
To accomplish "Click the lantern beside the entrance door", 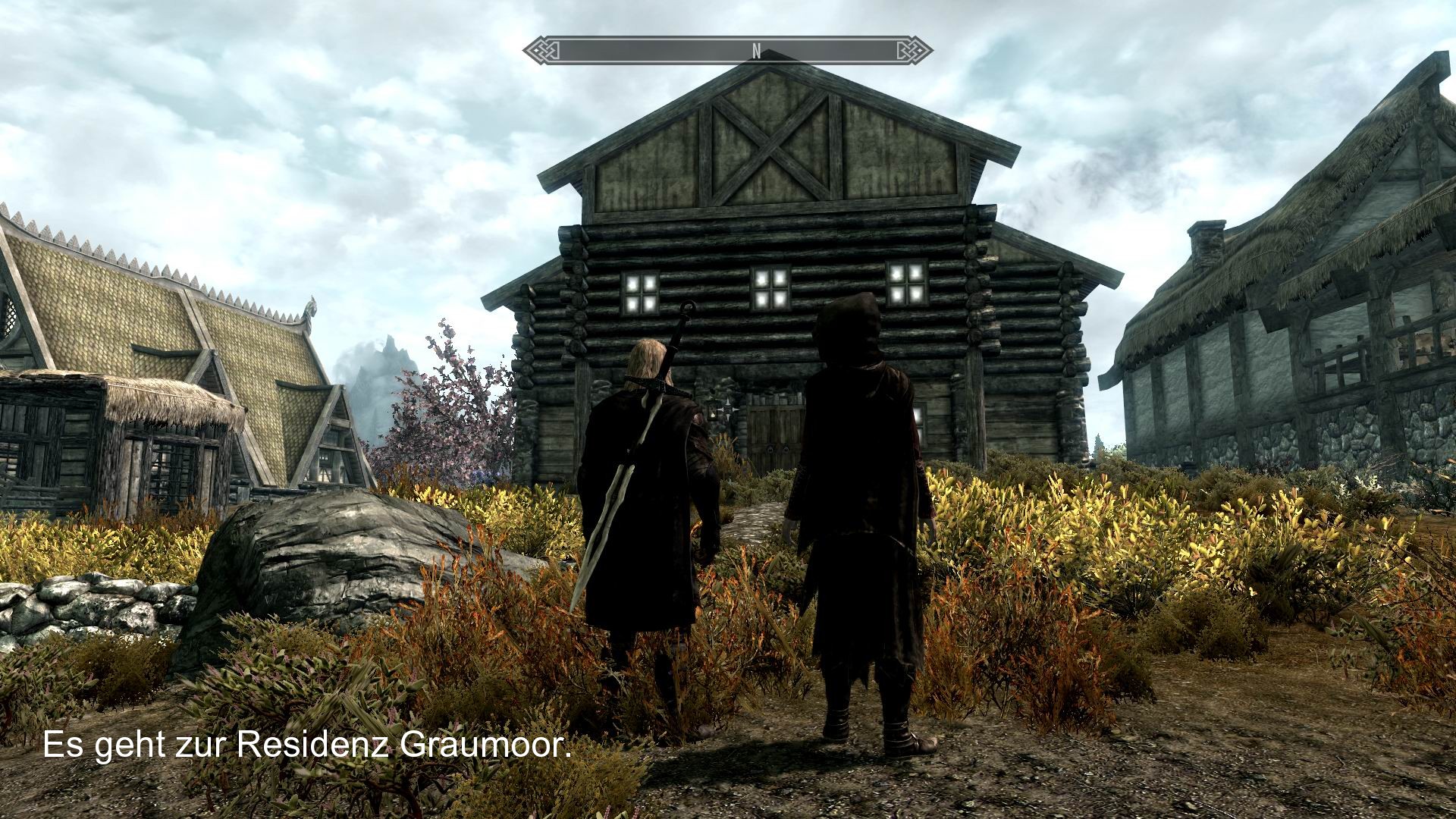I will [711, 412].
